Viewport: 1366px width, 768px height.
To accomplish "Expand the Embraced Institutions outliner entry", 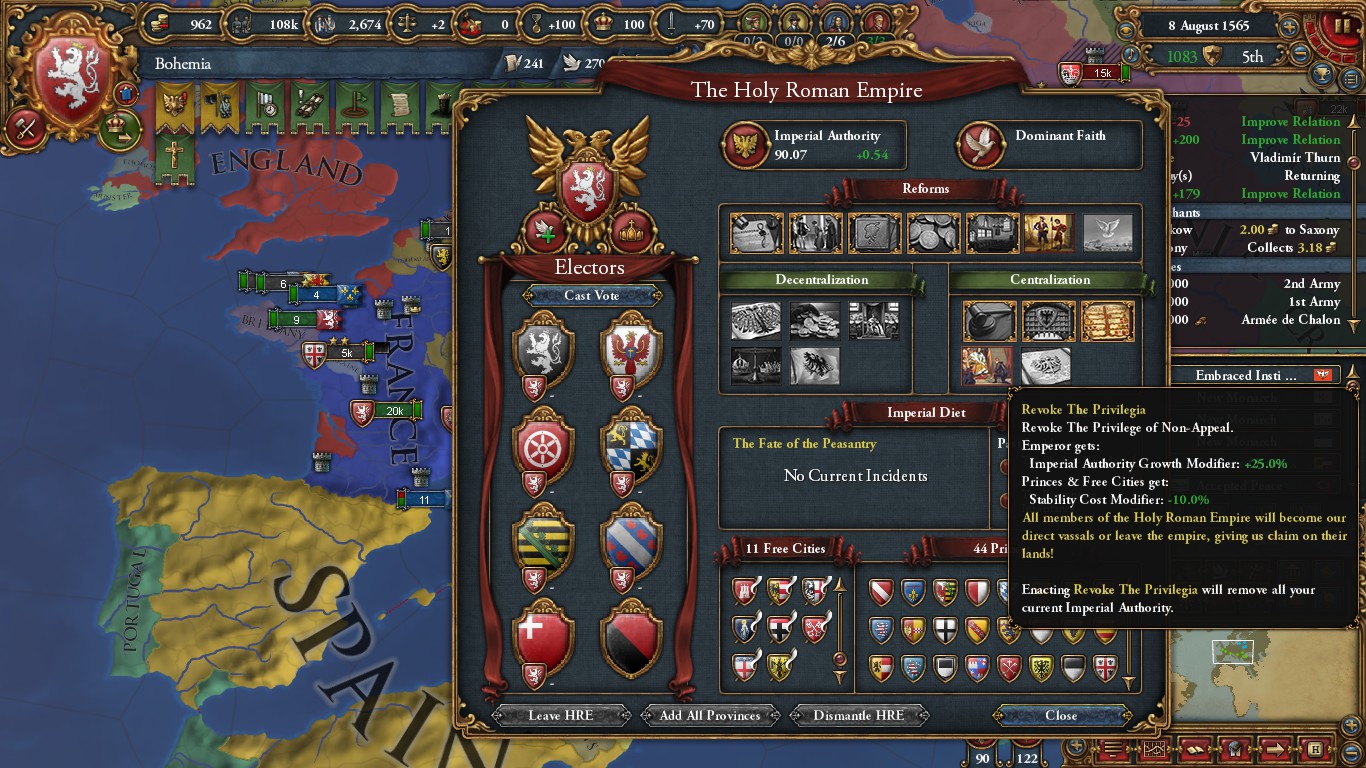I will pos(1248,375).
